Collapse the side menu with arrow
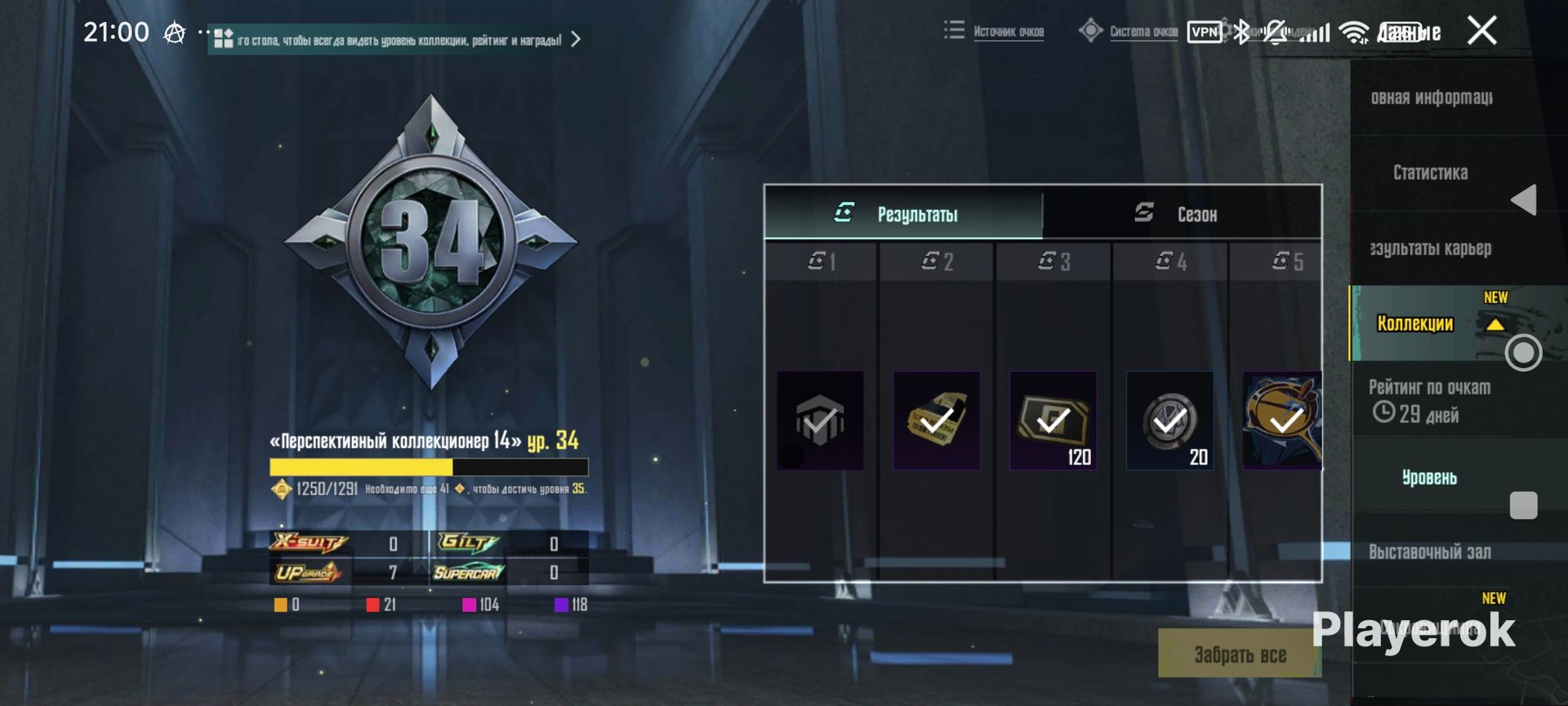The image size is (1568, 706). coord(1523,200)
